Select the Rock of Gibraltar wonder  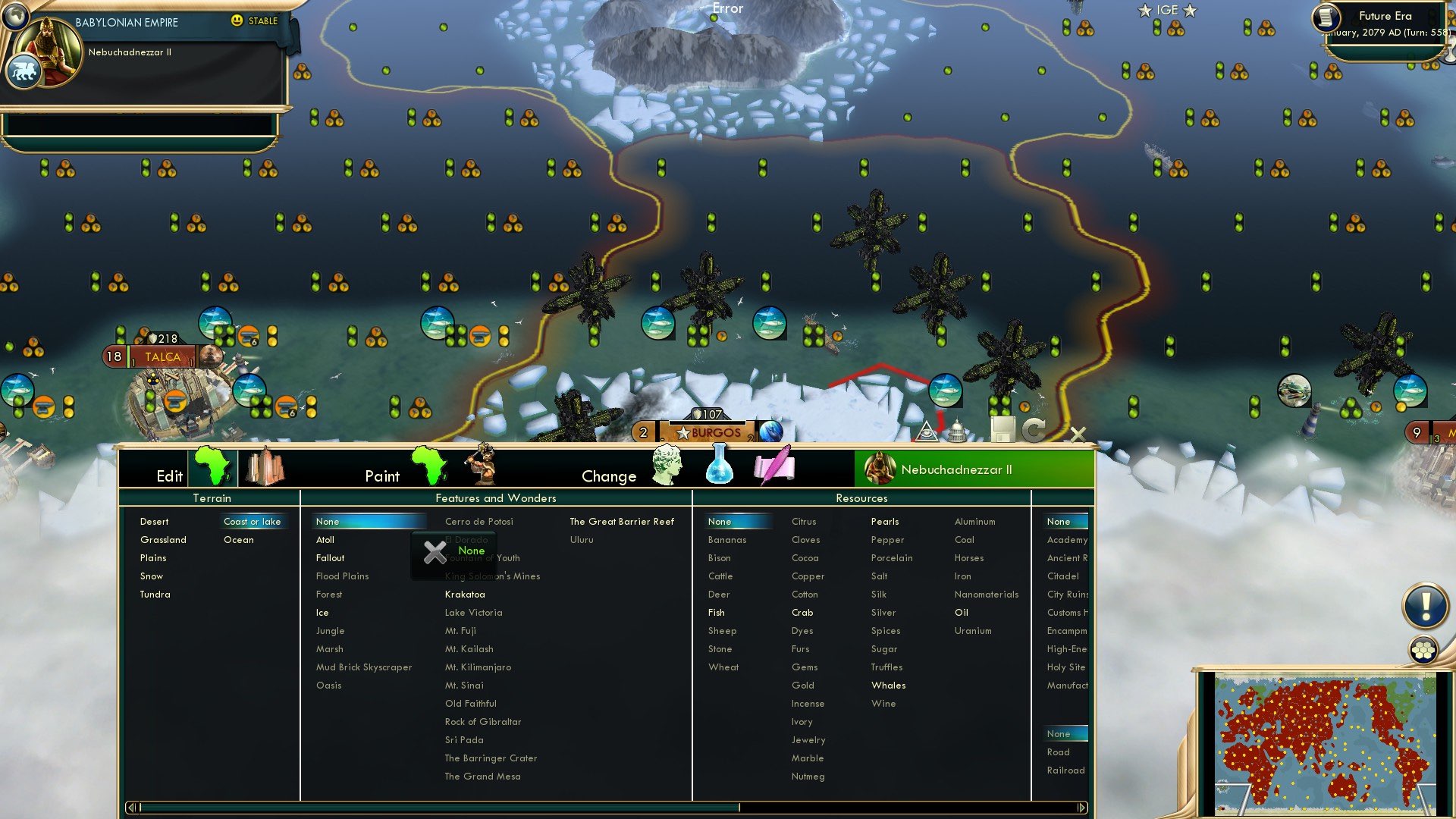(483, 721)
